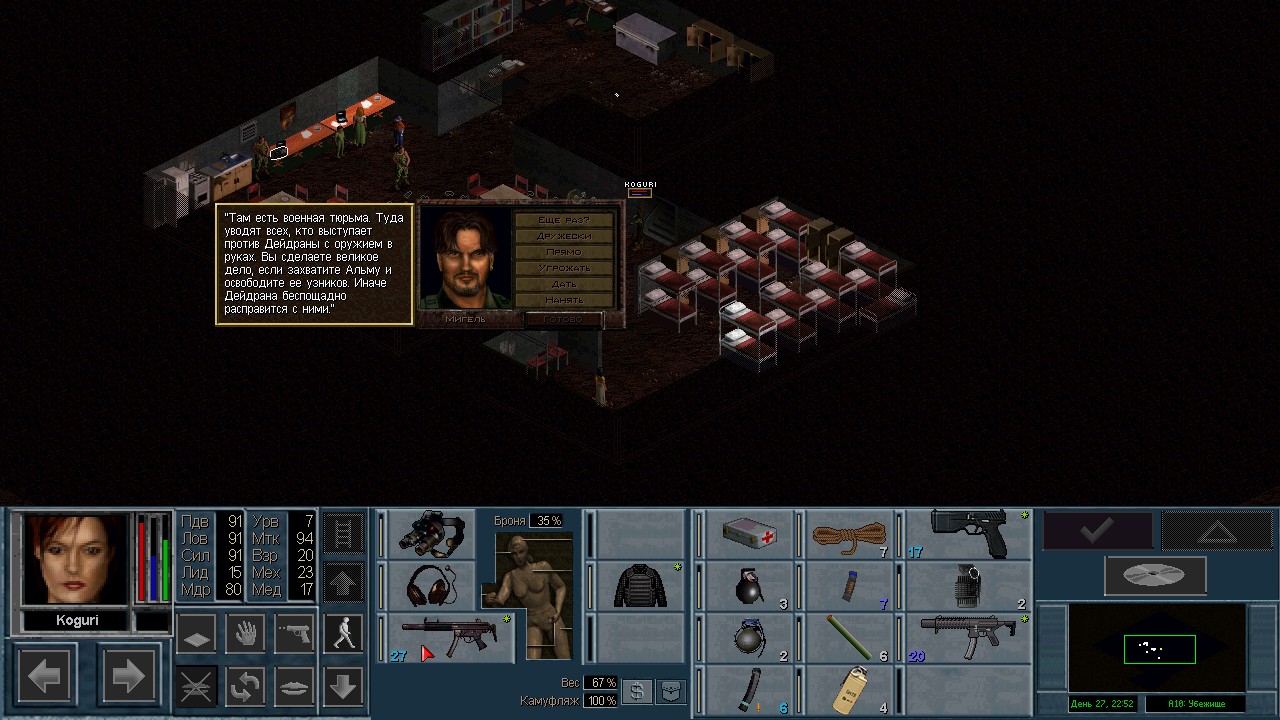Choose the pistol in inventory

(x=967, y=534)
